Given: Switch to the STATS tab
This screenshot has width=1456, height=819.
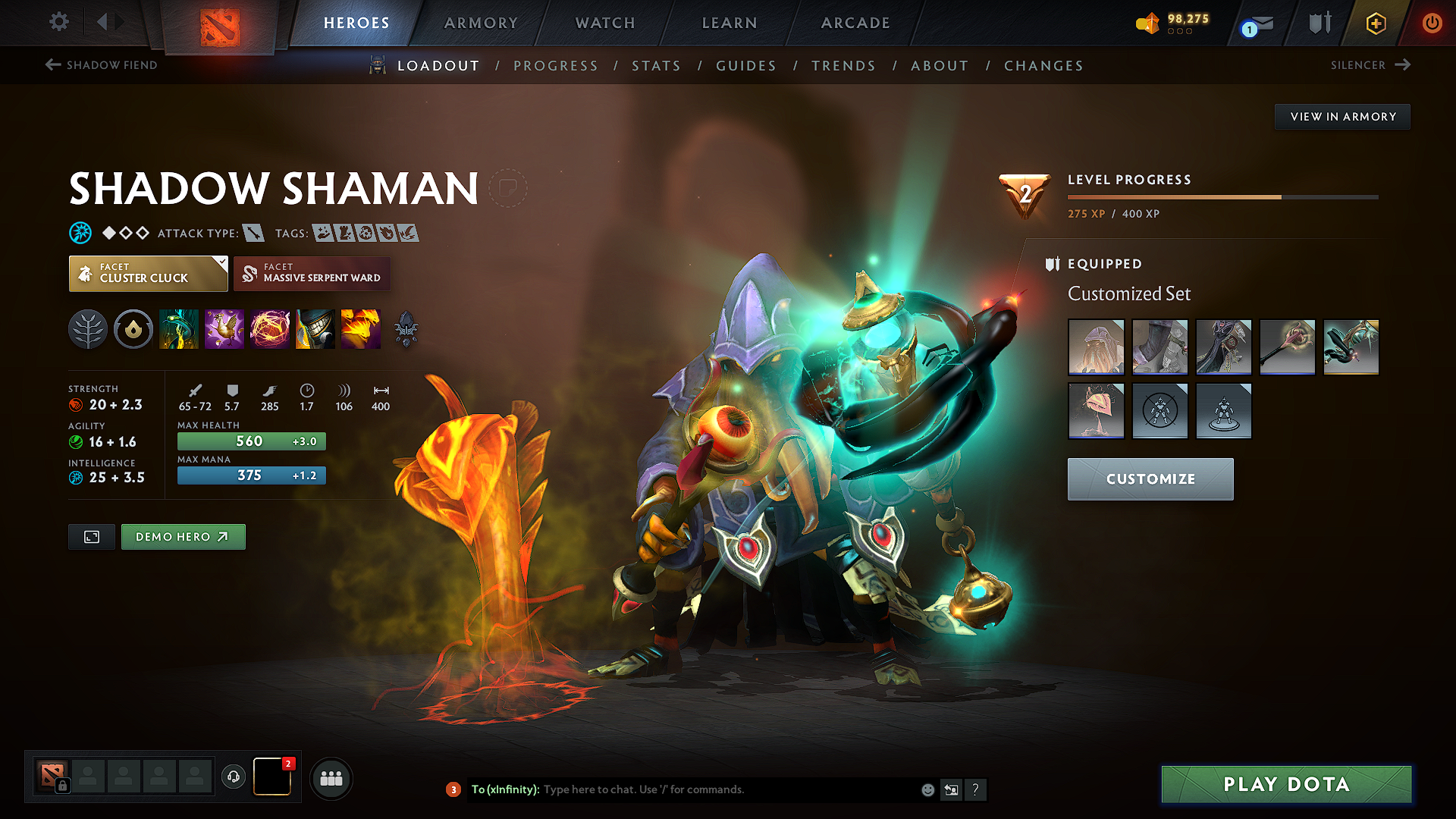Looking at the screenshot, I should pyautogui.click(x=657, y=66).
